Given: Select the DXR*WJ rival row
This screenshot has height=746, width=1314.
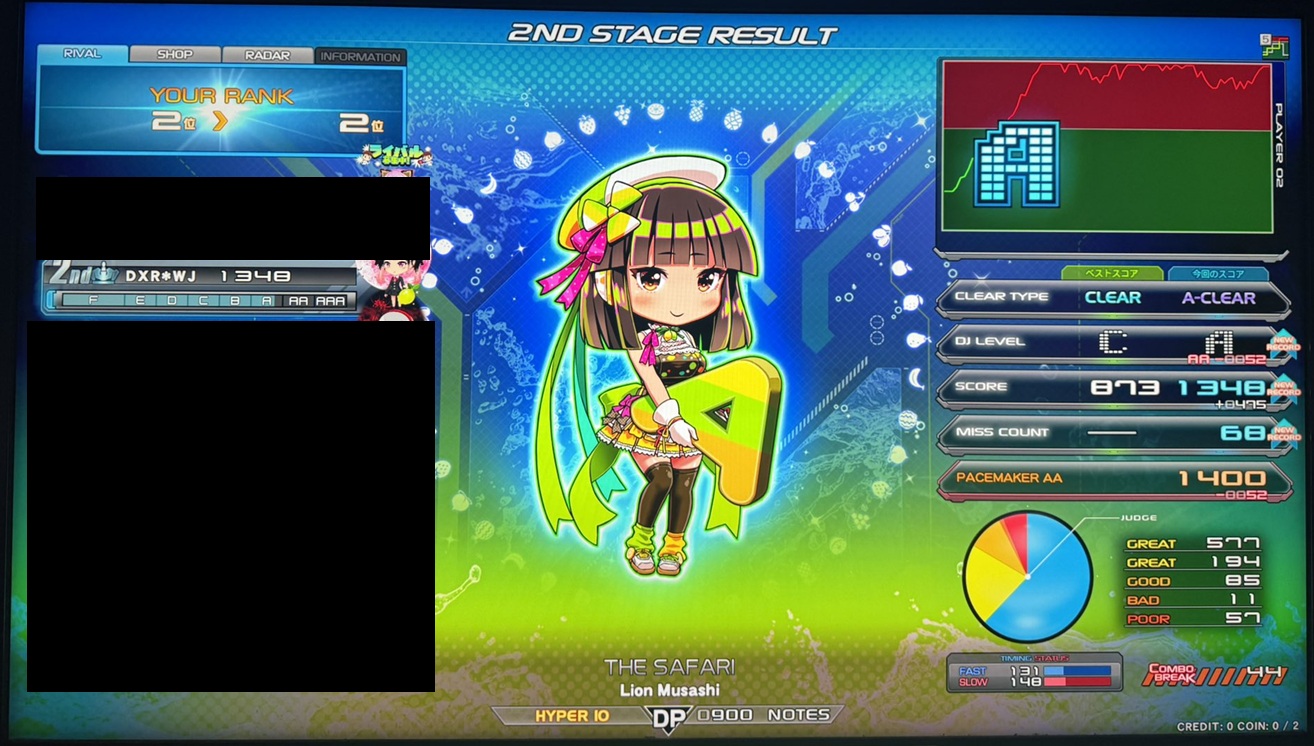Looking at the screenshot, I should (x=200, y=276).
